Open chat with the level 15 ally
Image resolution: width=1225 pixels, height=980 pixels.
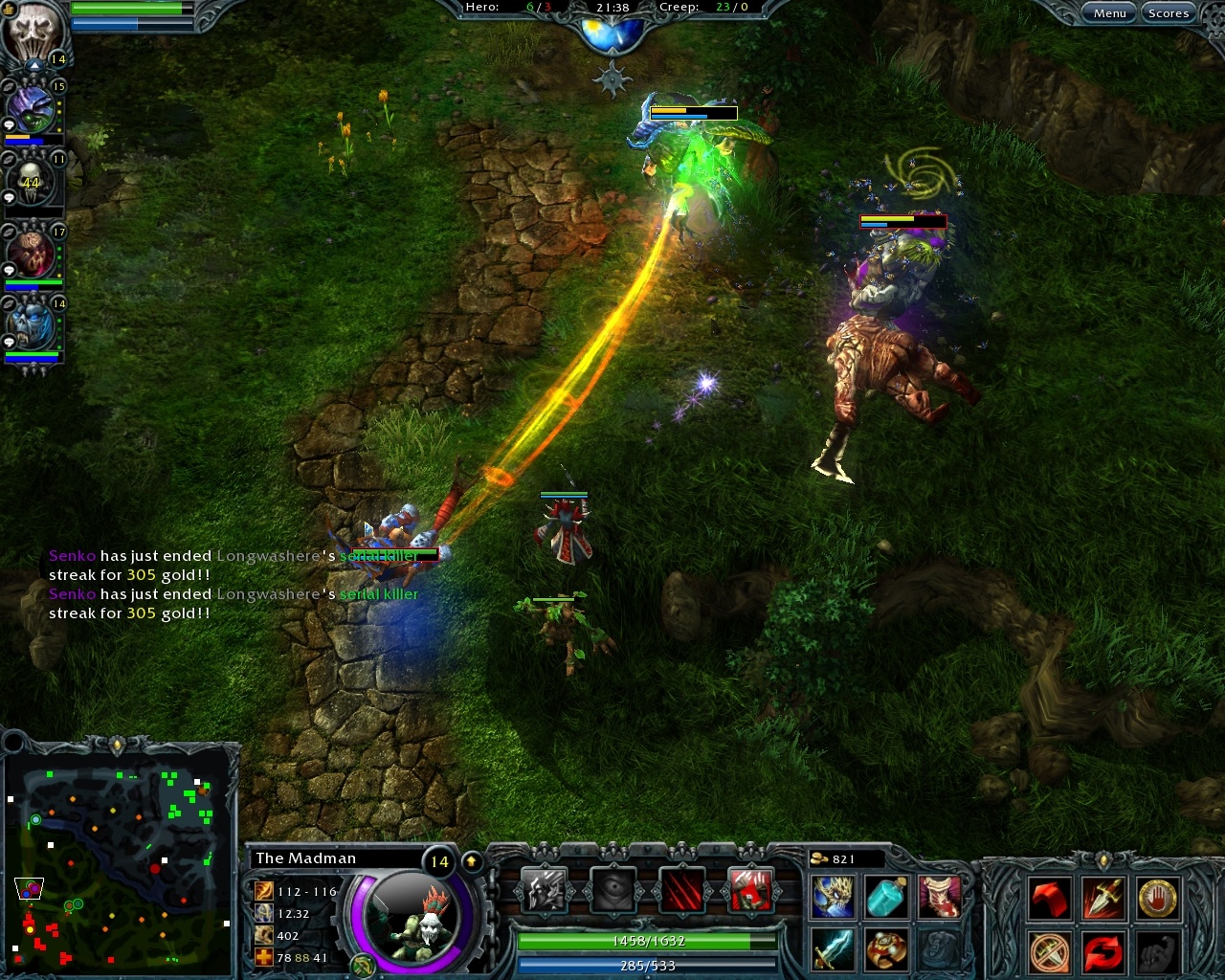(x=8, y=123)
